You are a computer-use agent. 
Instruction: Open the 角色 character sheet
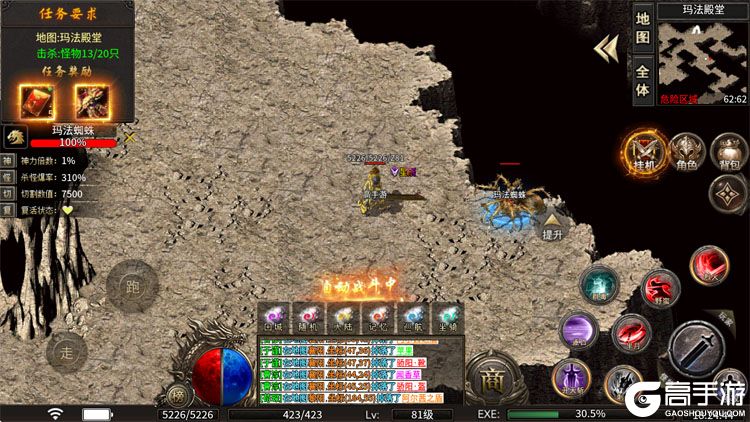click(x=686, y=152)
